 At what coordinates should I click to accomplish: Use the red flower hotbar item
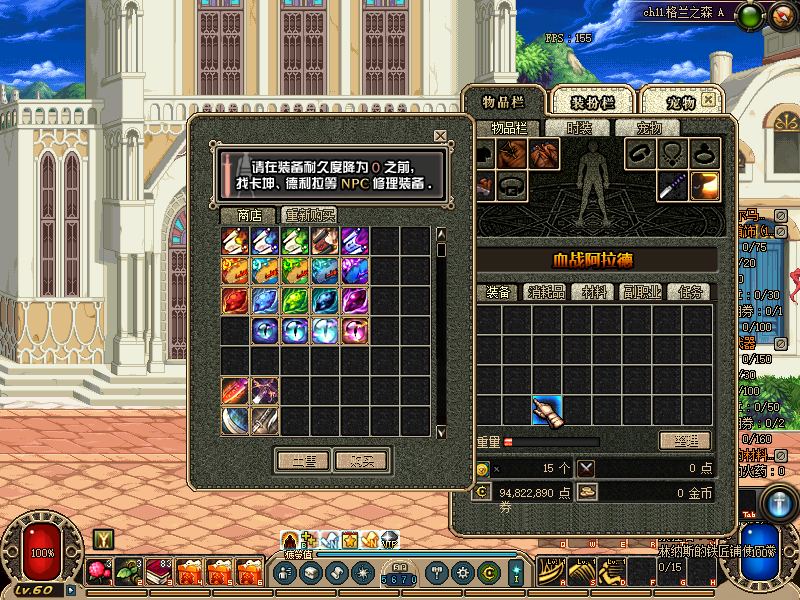coord(100,572)
